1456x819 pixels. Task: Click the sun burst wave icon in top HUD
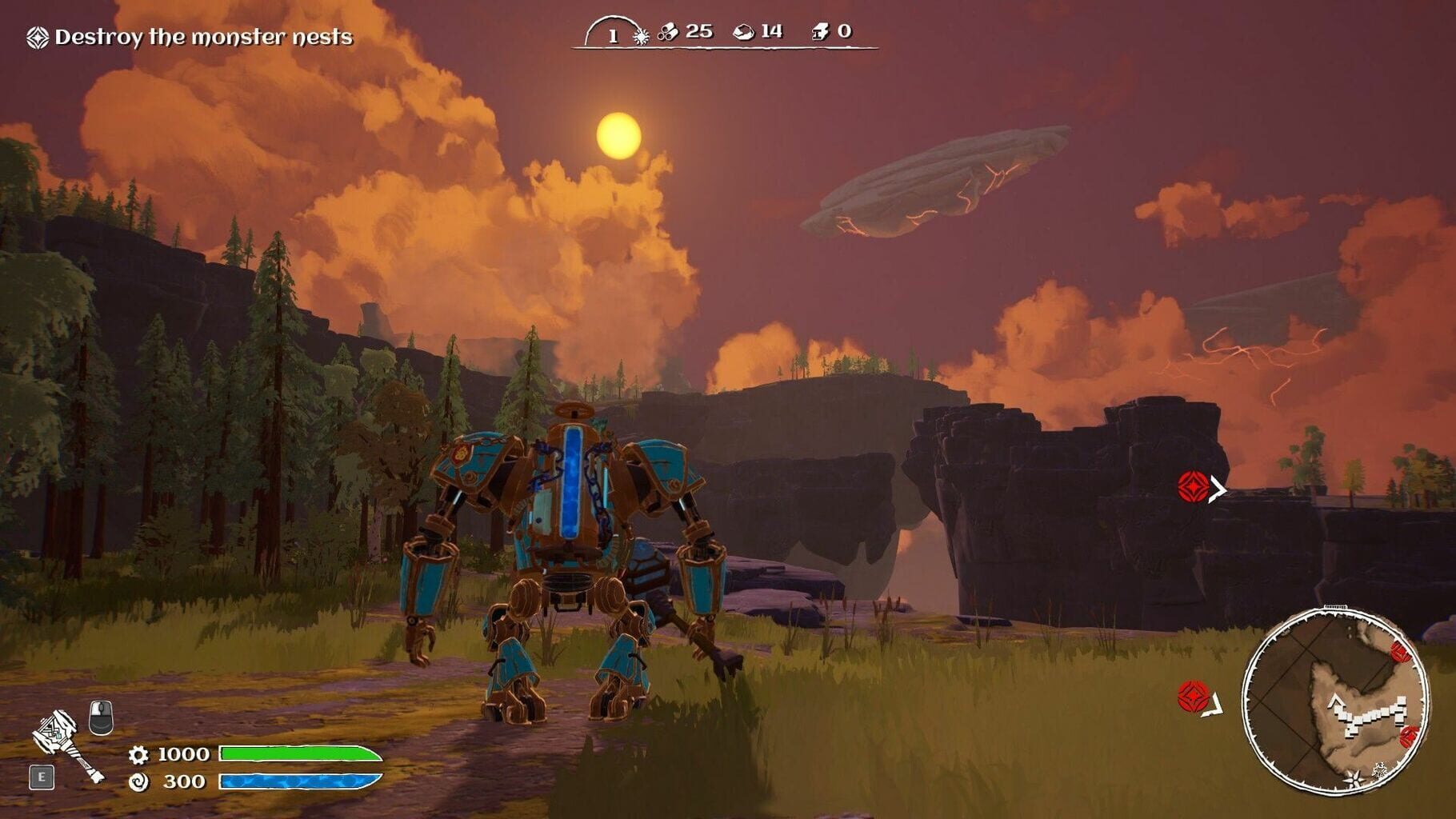640,35
